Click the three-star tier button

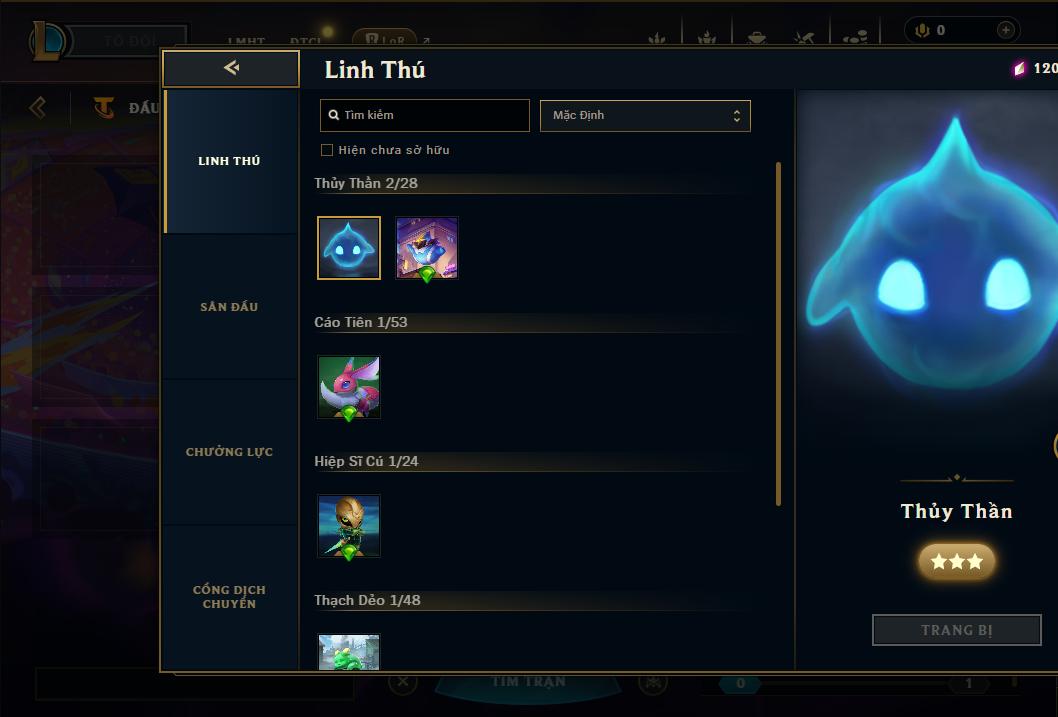(957, 562)
